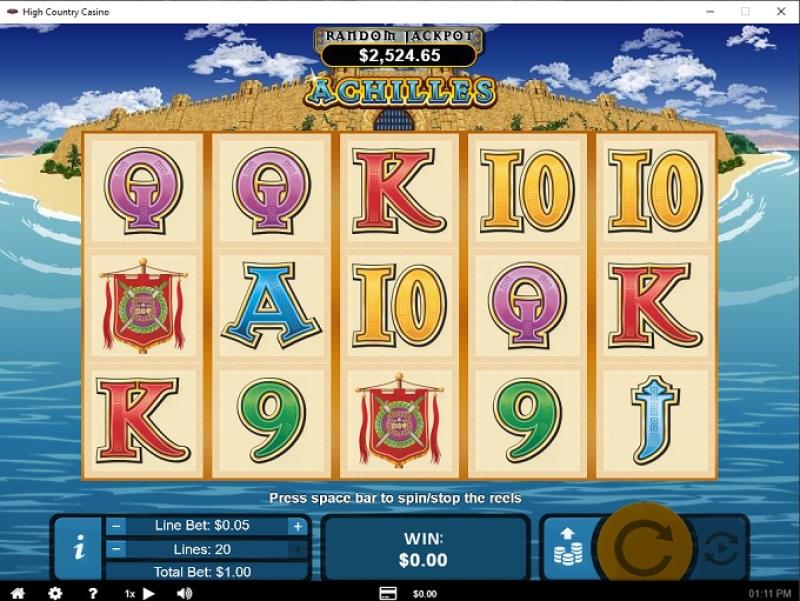800x601 pixels.
Task: Change the 1x game speed control
Action: coord(140,593)
